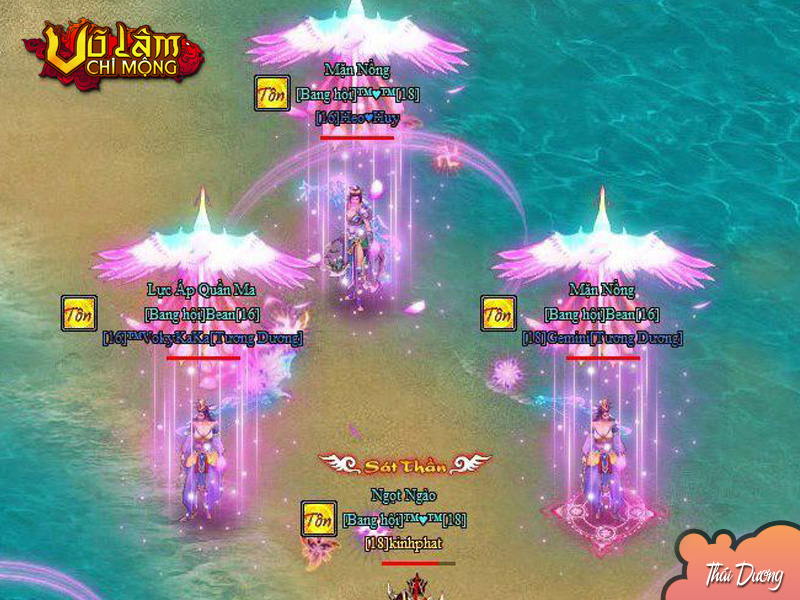Select the kinhphat player nameplate
The height and width of the screenshot is (600, 800).
pyautogui.click(x=403, y=543)
